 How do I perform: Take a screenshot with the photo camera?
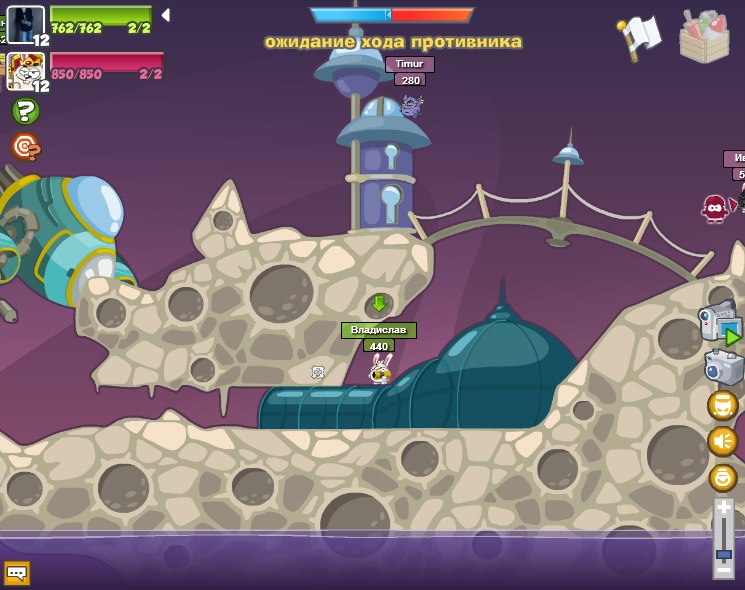pyautogui.click(x=722, y=367)
